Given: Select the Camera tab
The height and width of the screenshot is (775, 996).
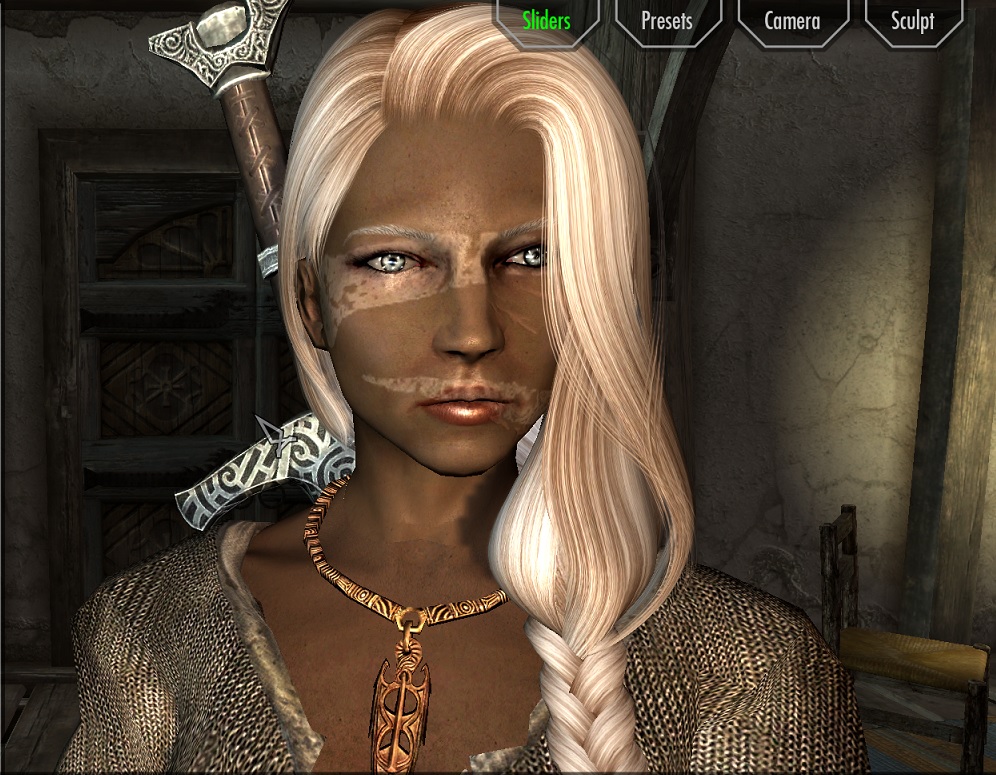Looking at the screenshot, I should 792,20.
